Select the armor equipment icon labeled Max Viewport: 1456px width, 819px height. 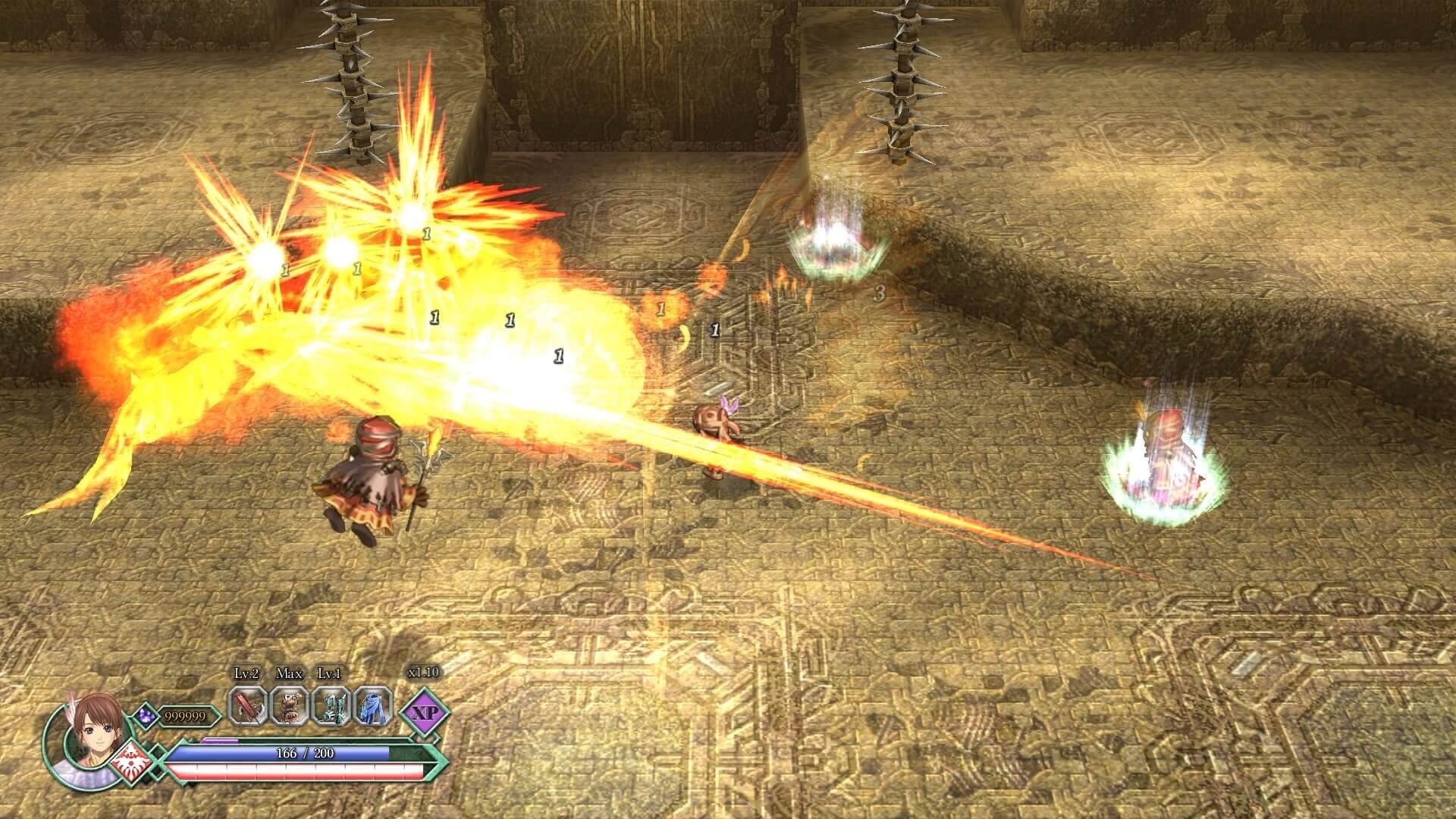point(290,705)
